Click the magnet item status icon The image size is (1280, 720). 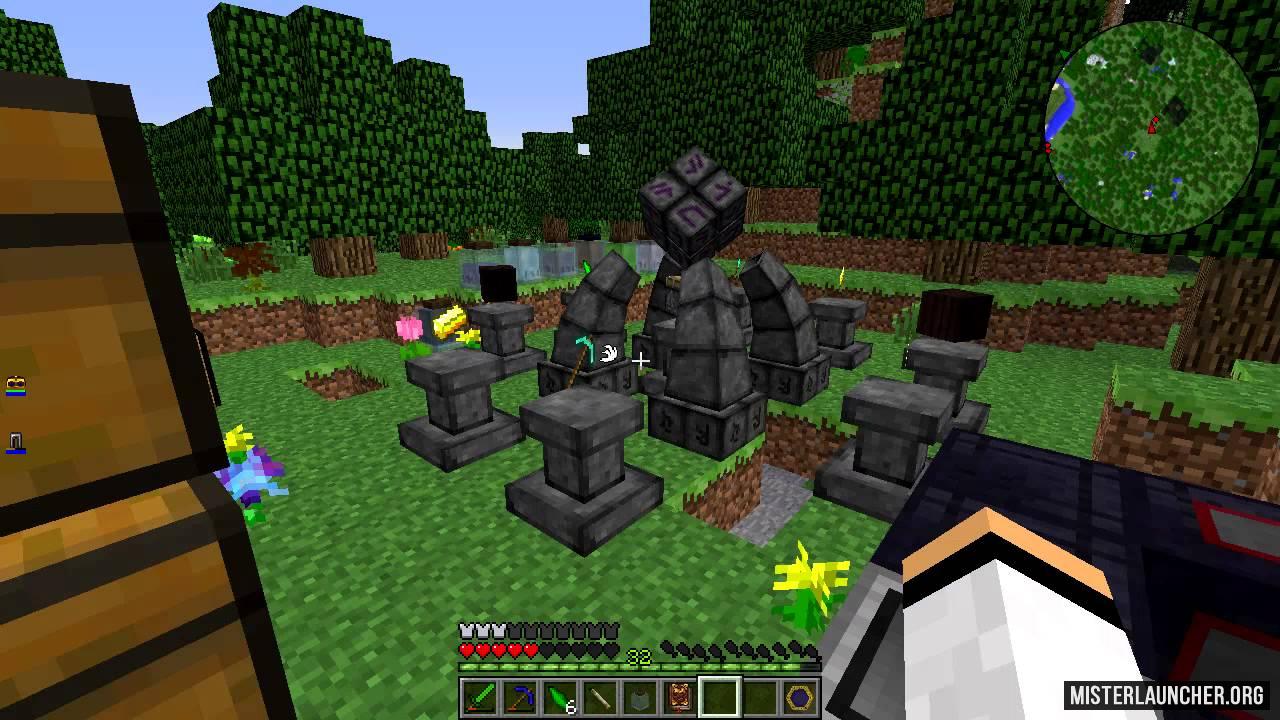click(15, 442)
